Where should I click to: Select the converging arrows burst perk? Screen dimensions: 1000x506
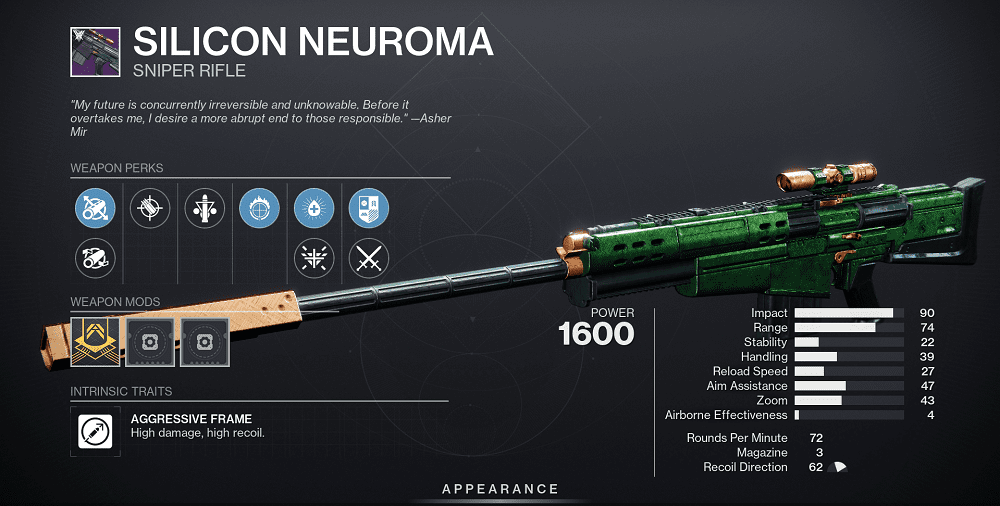click(313, 259)
